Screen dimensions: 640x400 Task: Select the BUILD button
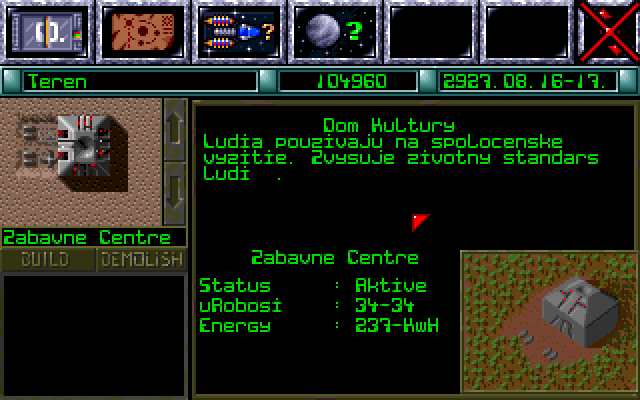(x=47, y=260)
